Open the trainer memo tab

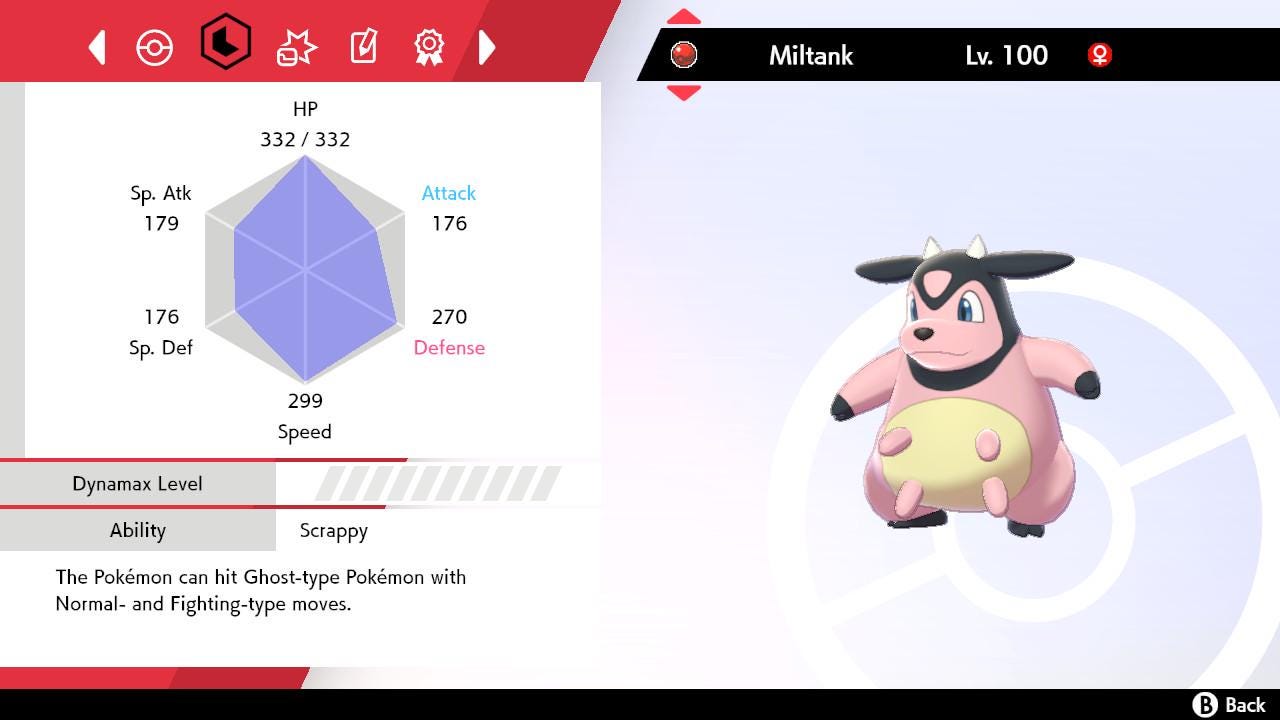(363, 47)
